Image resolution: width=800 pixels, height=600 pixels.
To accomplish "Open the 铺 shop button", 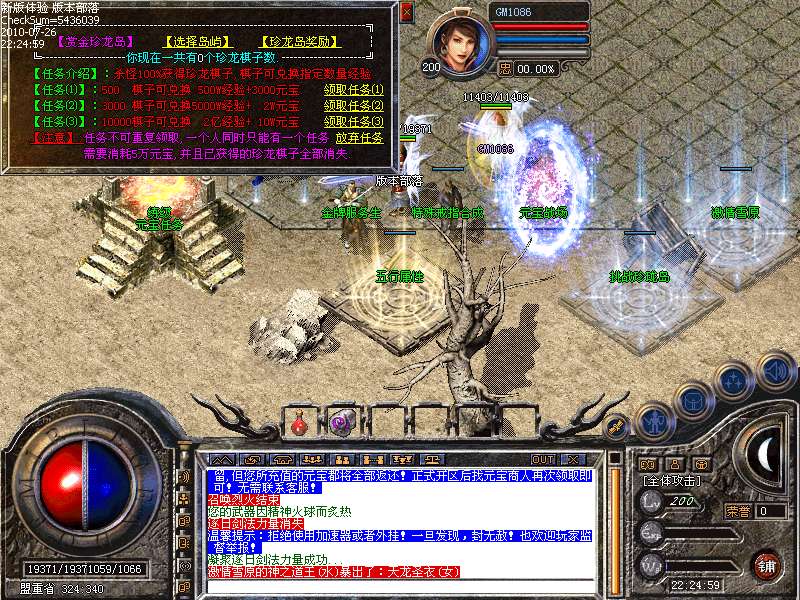I will (766, 565).
